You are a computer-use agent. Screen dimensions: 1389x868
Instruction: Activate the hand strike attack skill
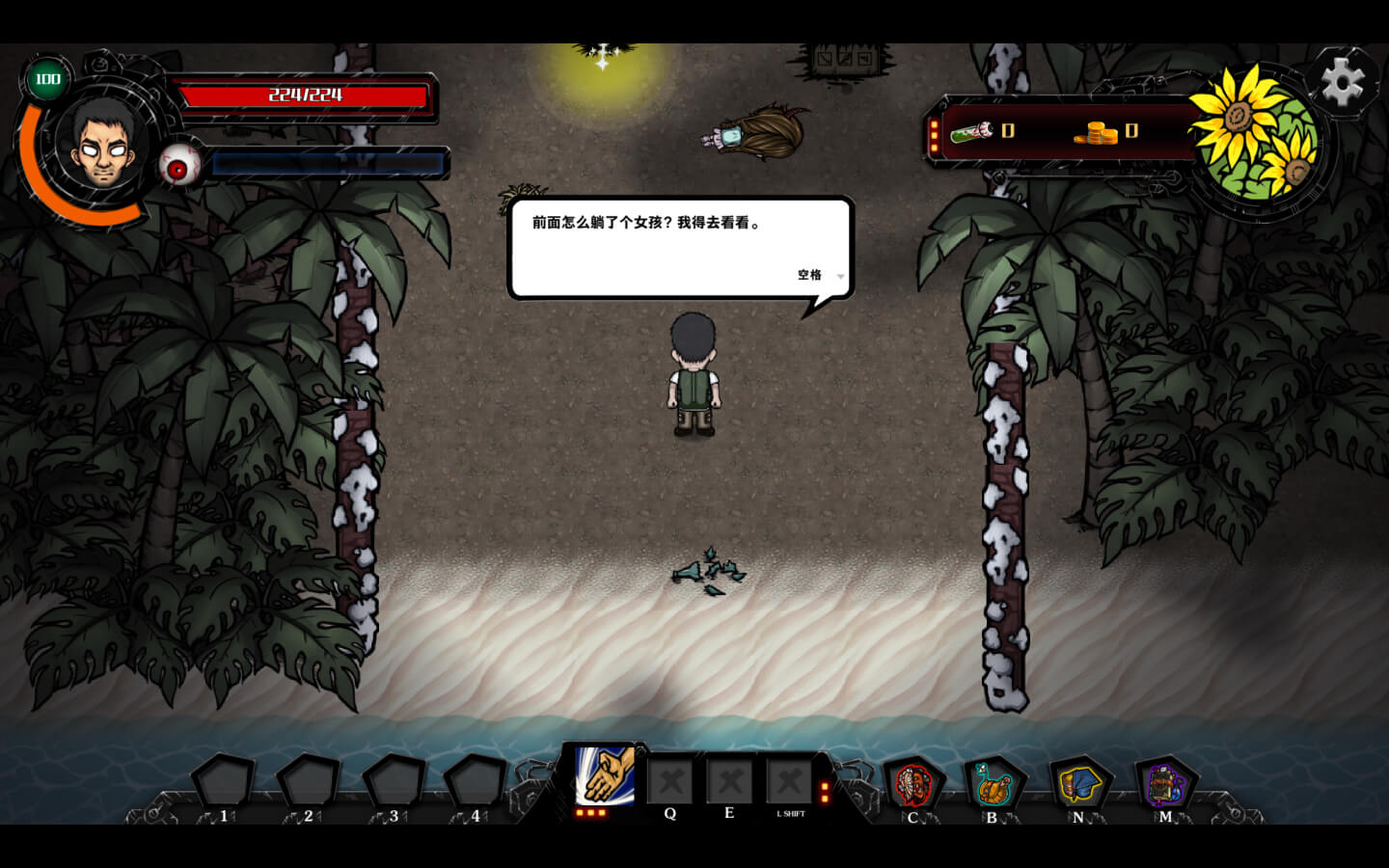point(605,774)
